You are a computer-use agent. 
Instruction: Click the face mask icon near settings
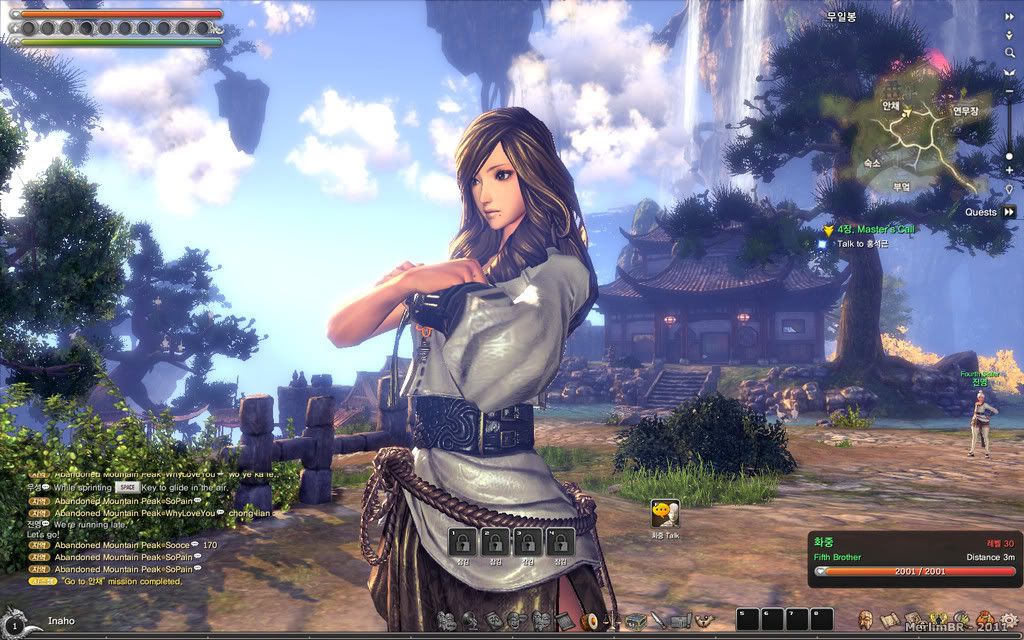[x=866, y=620]
